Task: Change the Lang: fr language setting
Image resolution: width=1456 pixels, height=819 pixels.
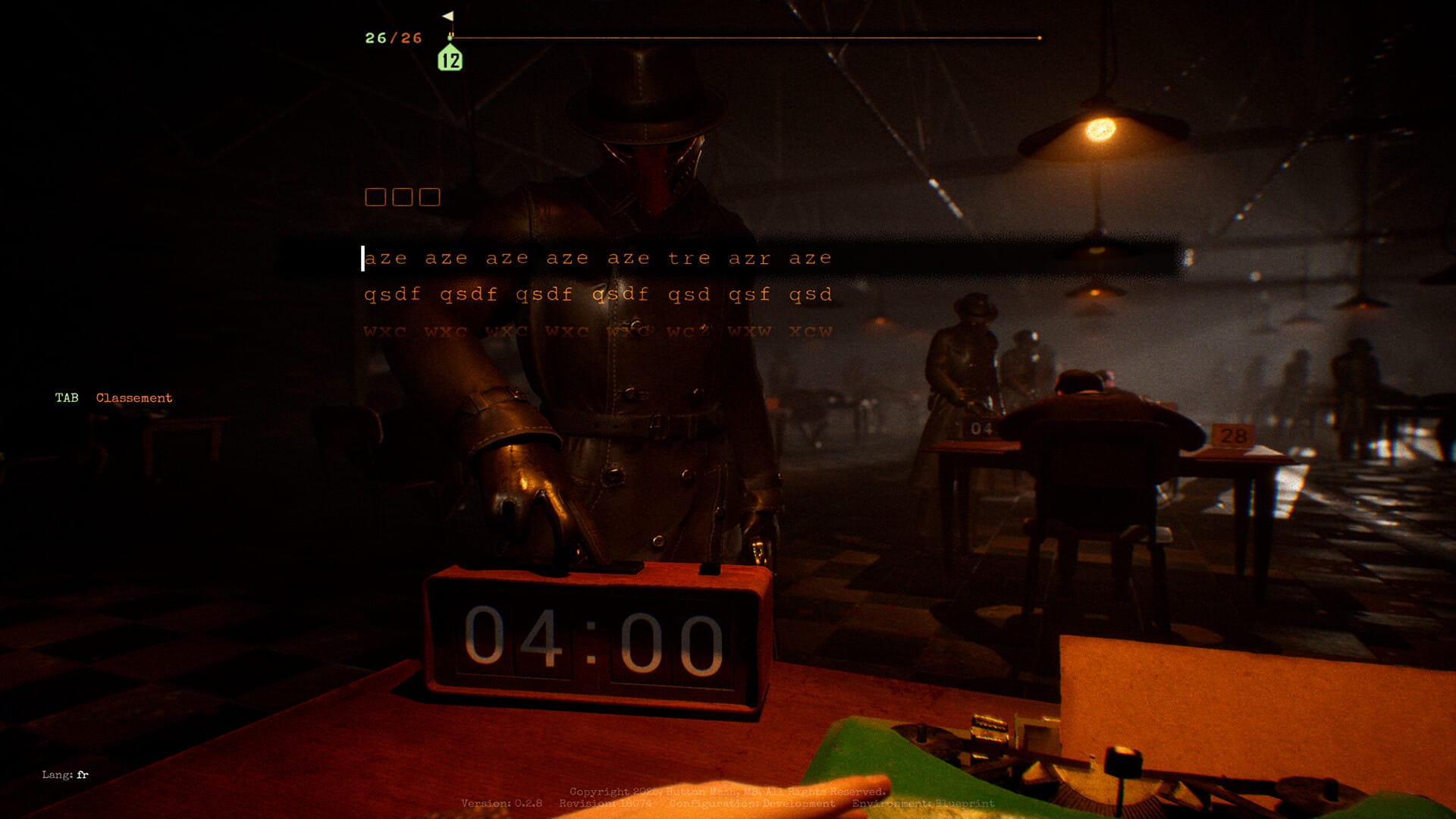Action: (65, 774)
